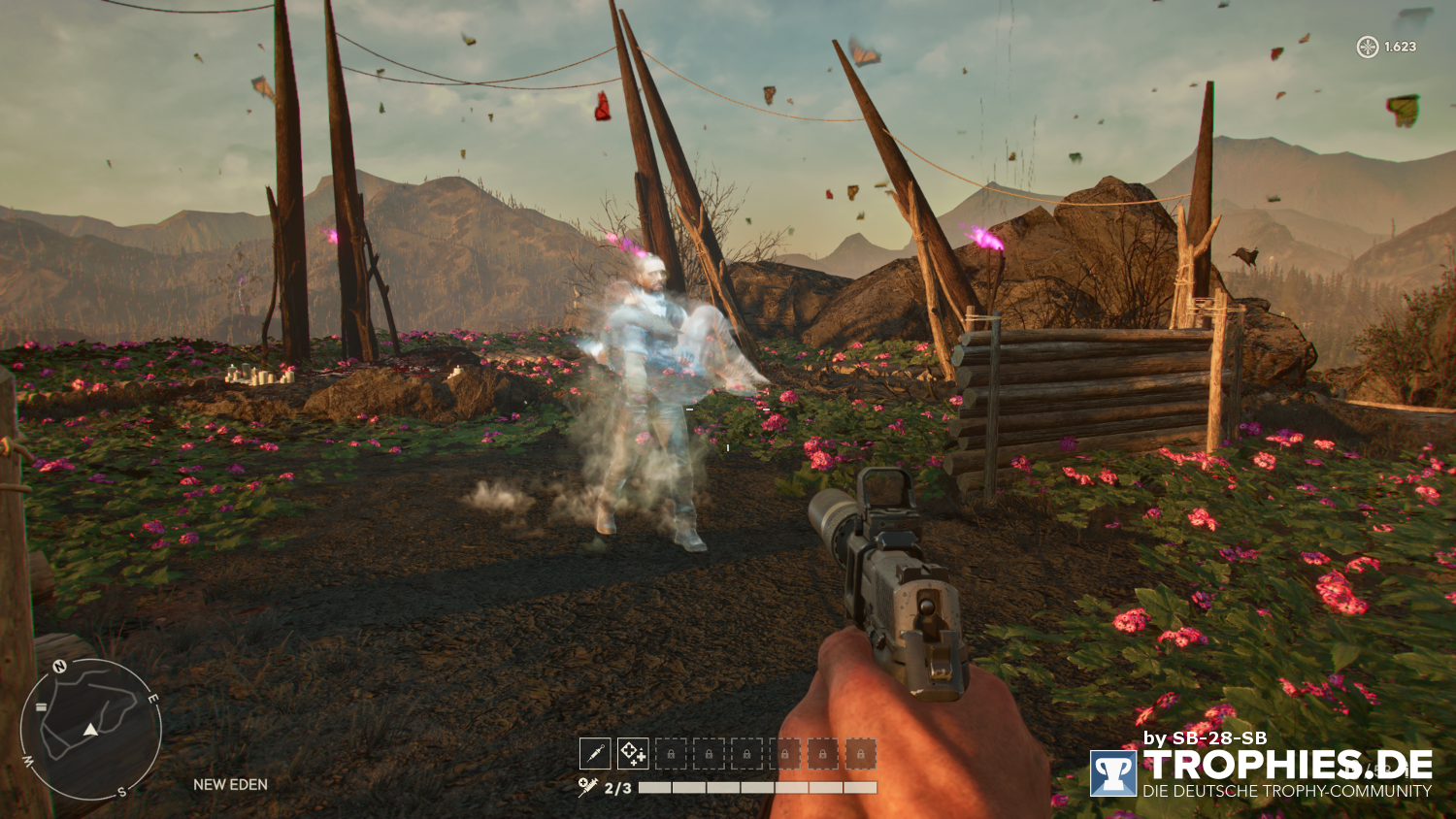The height and width of the screenshot is (819, 1456).
Task: Click the player arrow on the minimap
Action: (89, 729)
